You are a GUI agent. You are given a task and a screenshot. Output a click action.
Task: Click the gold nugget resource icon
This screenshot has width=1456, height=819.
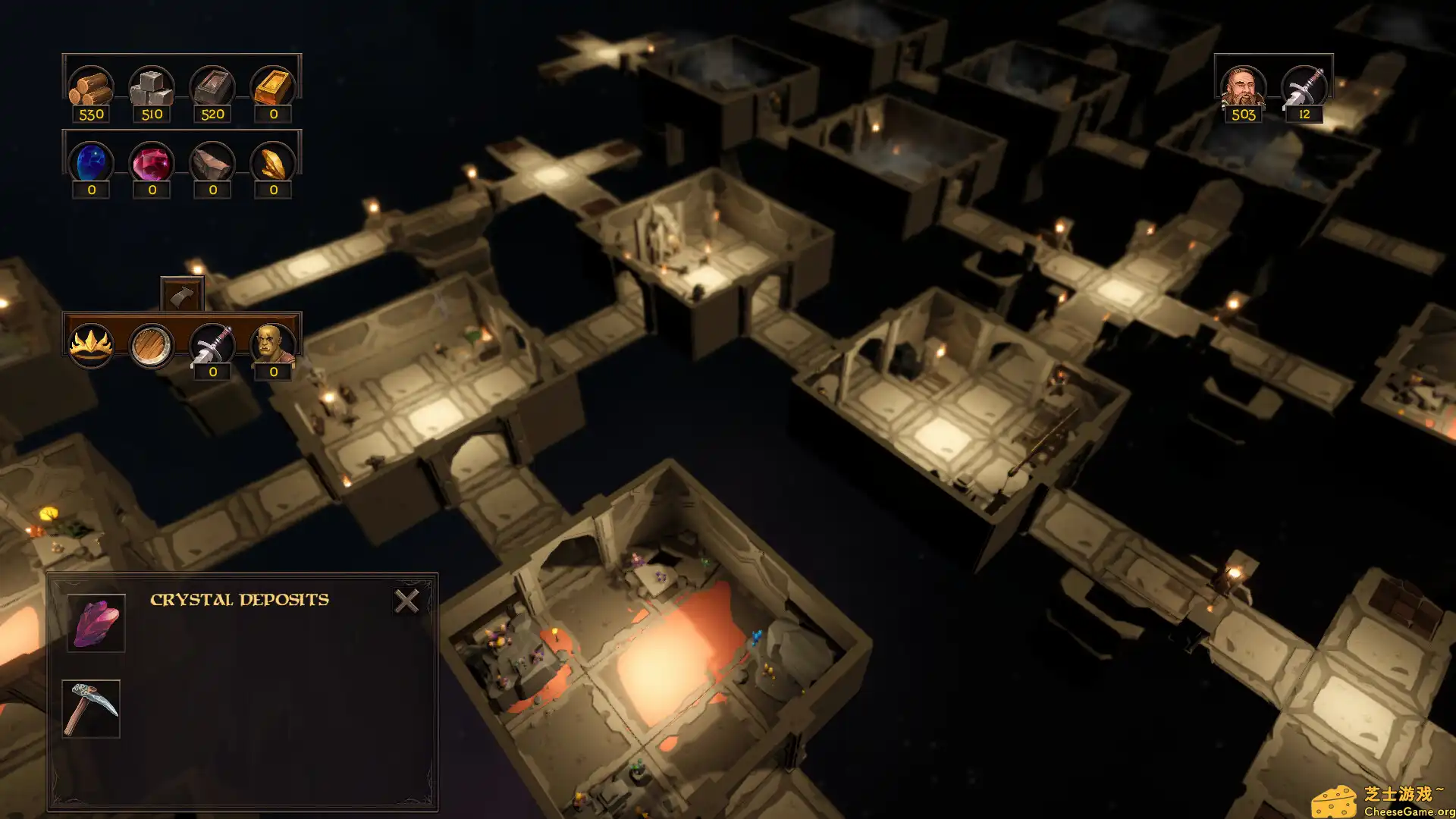pos(273,162)
